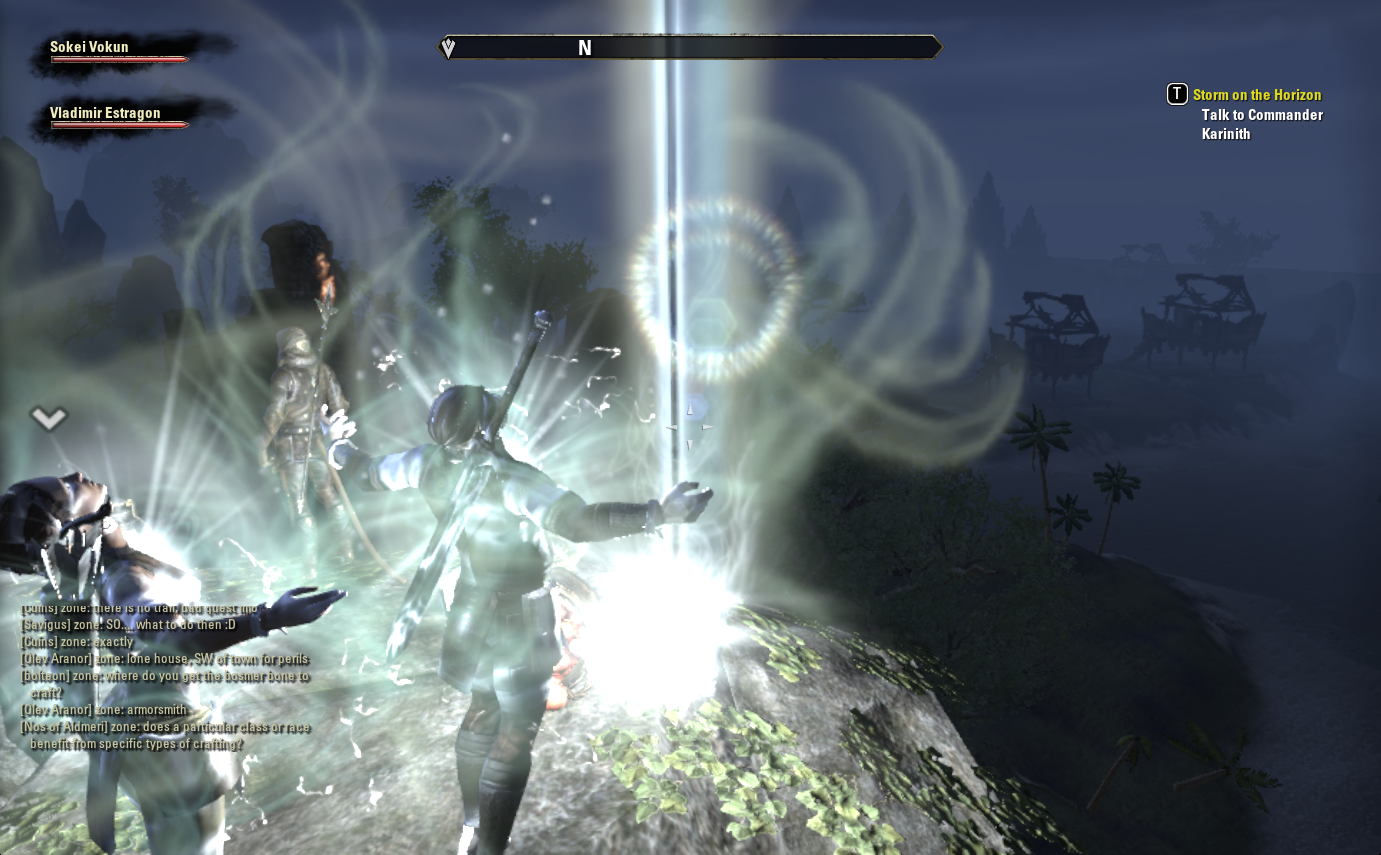Click Ulev Aranor's name in chat

tap(57, 659)
